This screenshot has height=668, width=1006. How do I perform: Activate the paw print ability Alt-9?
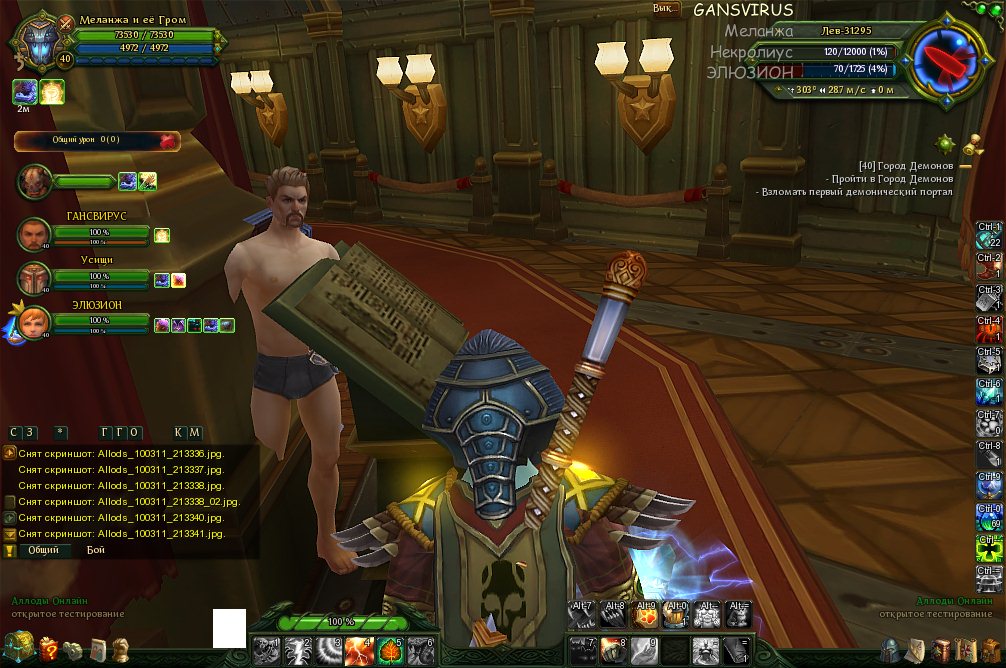(644, 614)
